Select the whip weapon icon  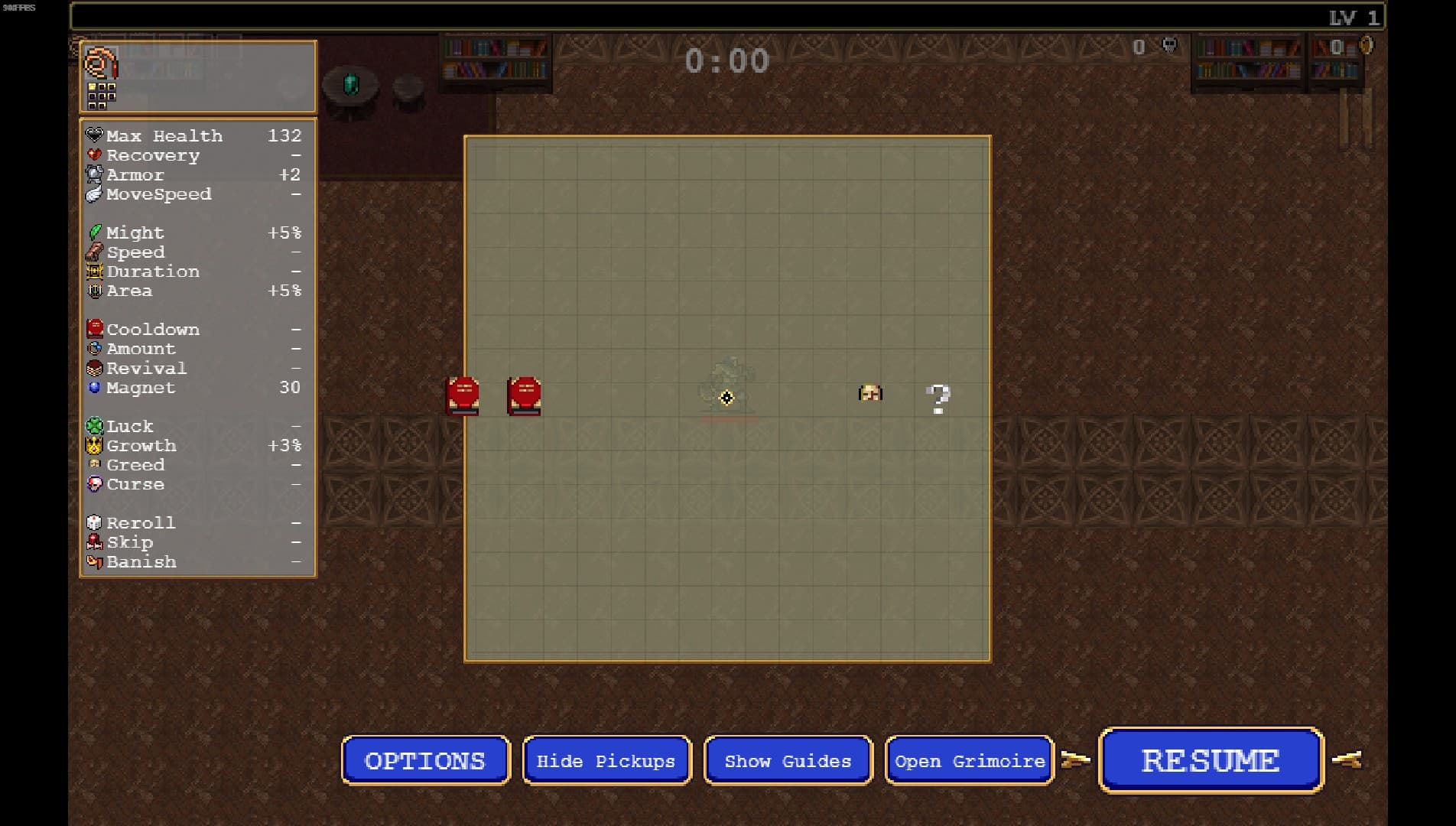(x=100, y=63)
